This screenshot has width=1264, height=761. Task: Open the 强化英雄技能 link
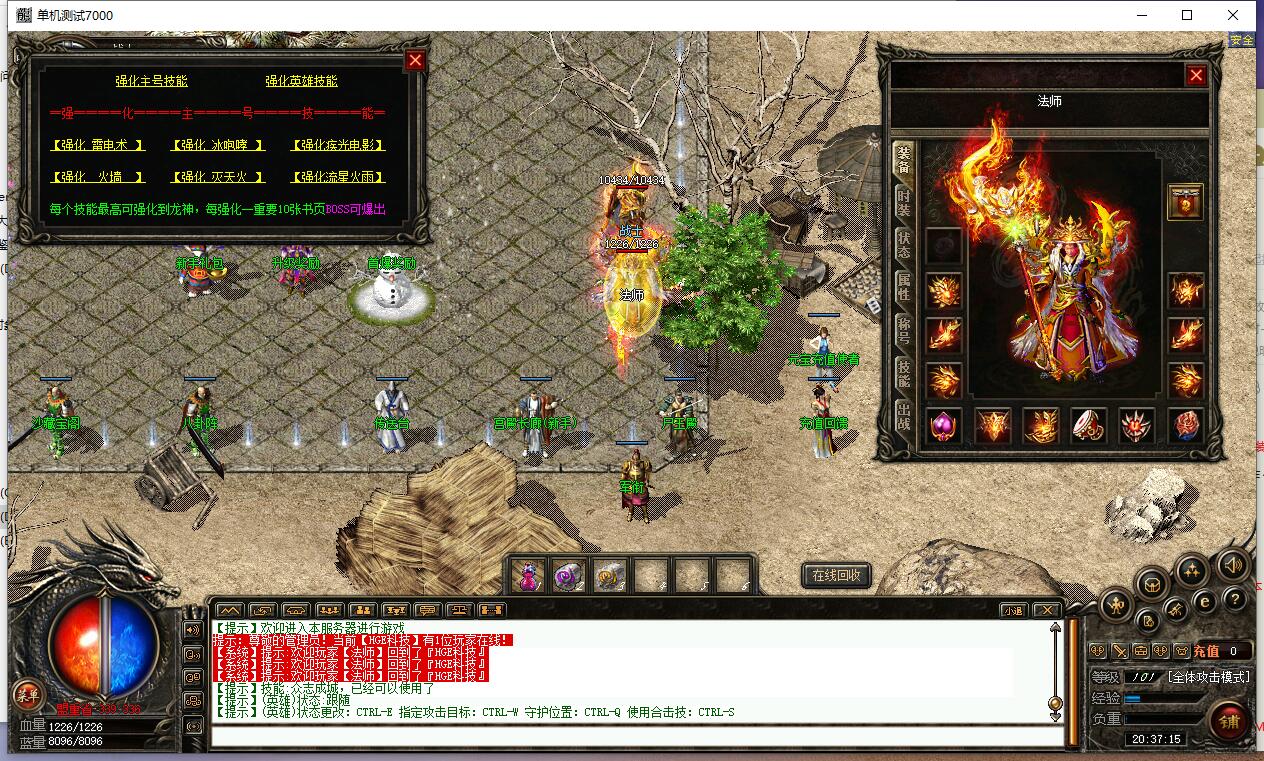click(301, 81)
